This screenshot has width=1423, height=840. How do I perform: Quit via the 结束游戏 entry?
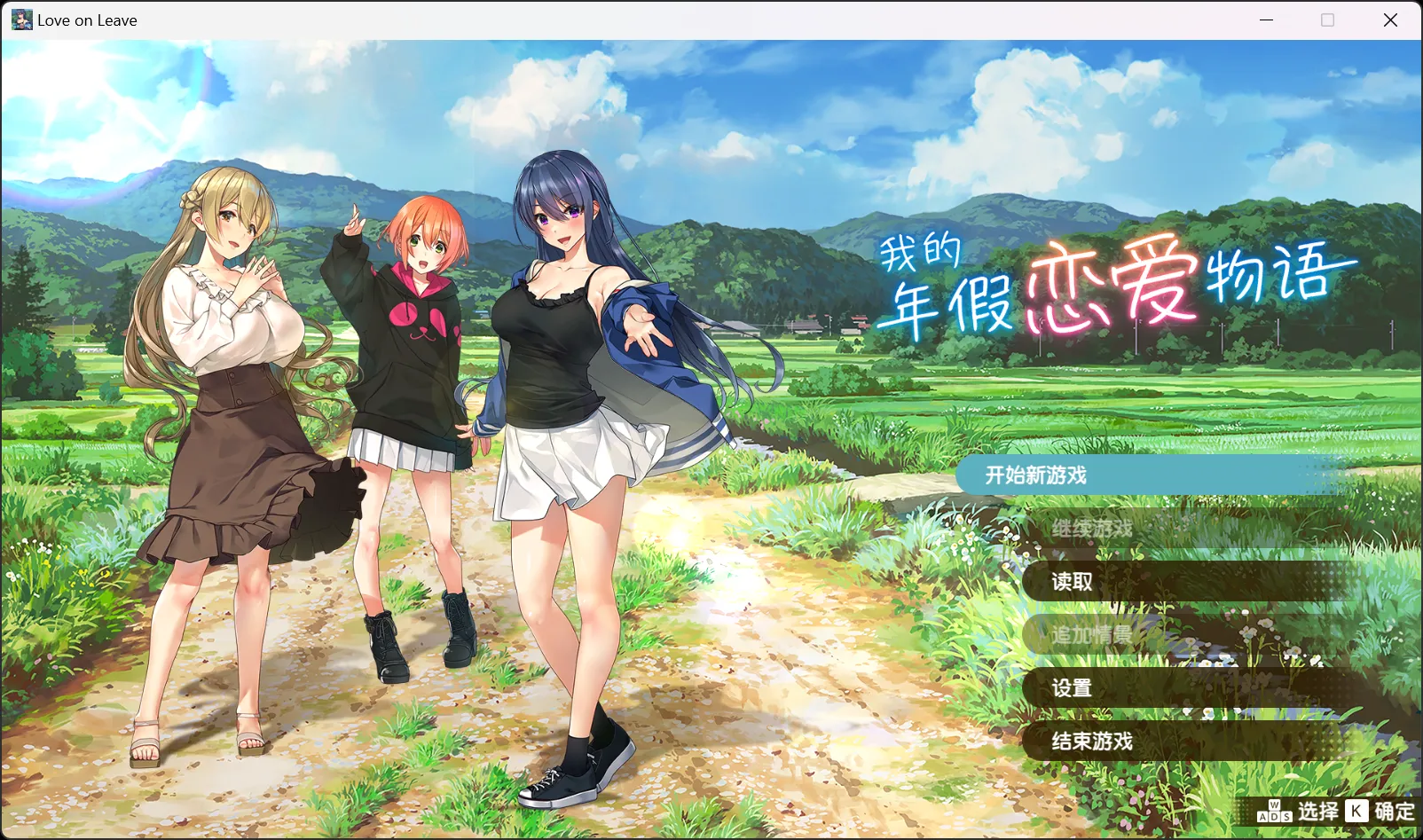(1092, 742)
